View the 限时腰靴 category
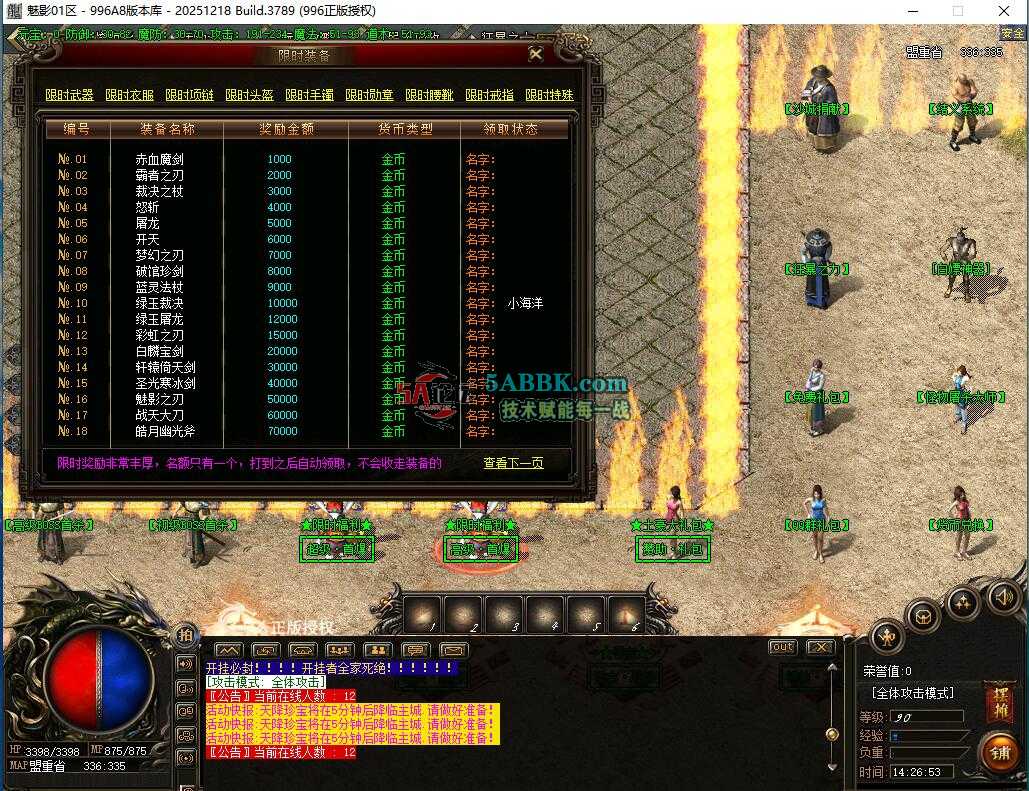The height and width of the screenshot is (791, 1029). point(429,95)
